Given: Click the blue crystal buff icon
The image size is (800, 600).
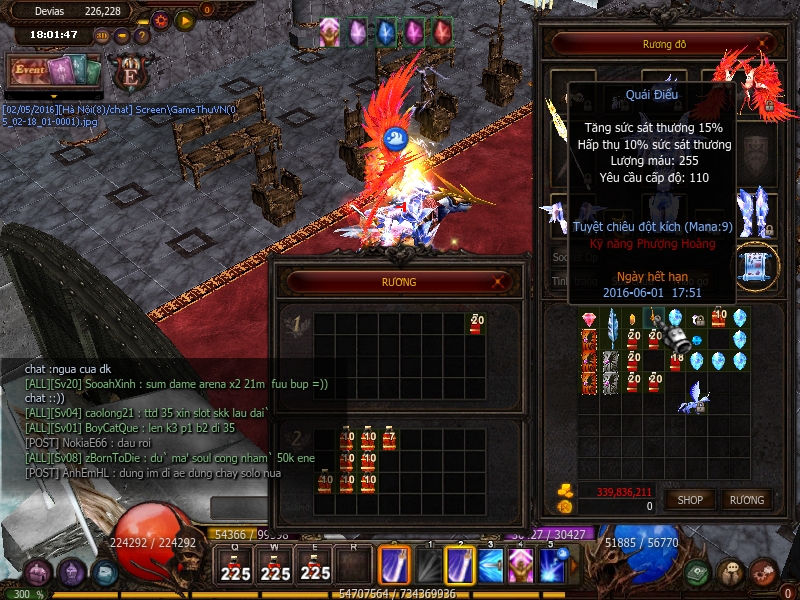Looking at the screenshot, I should [x=385, y=32].
